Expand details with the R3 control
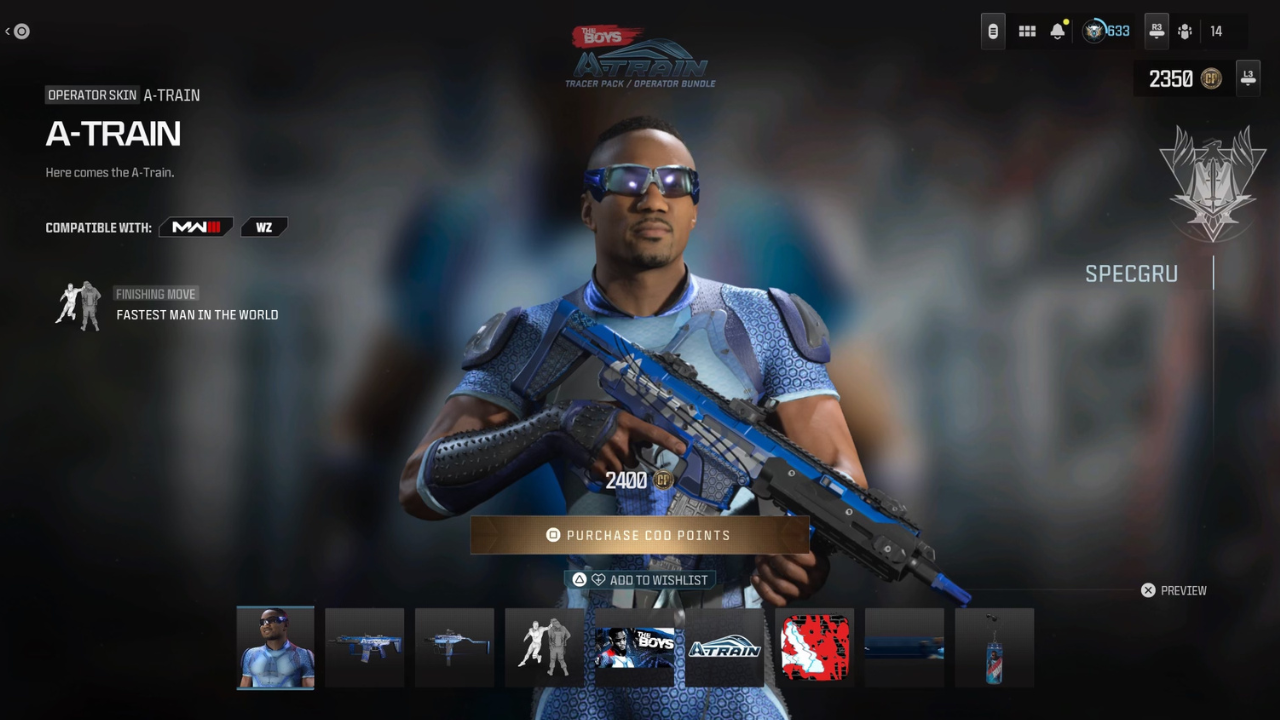 (1156, 31)
